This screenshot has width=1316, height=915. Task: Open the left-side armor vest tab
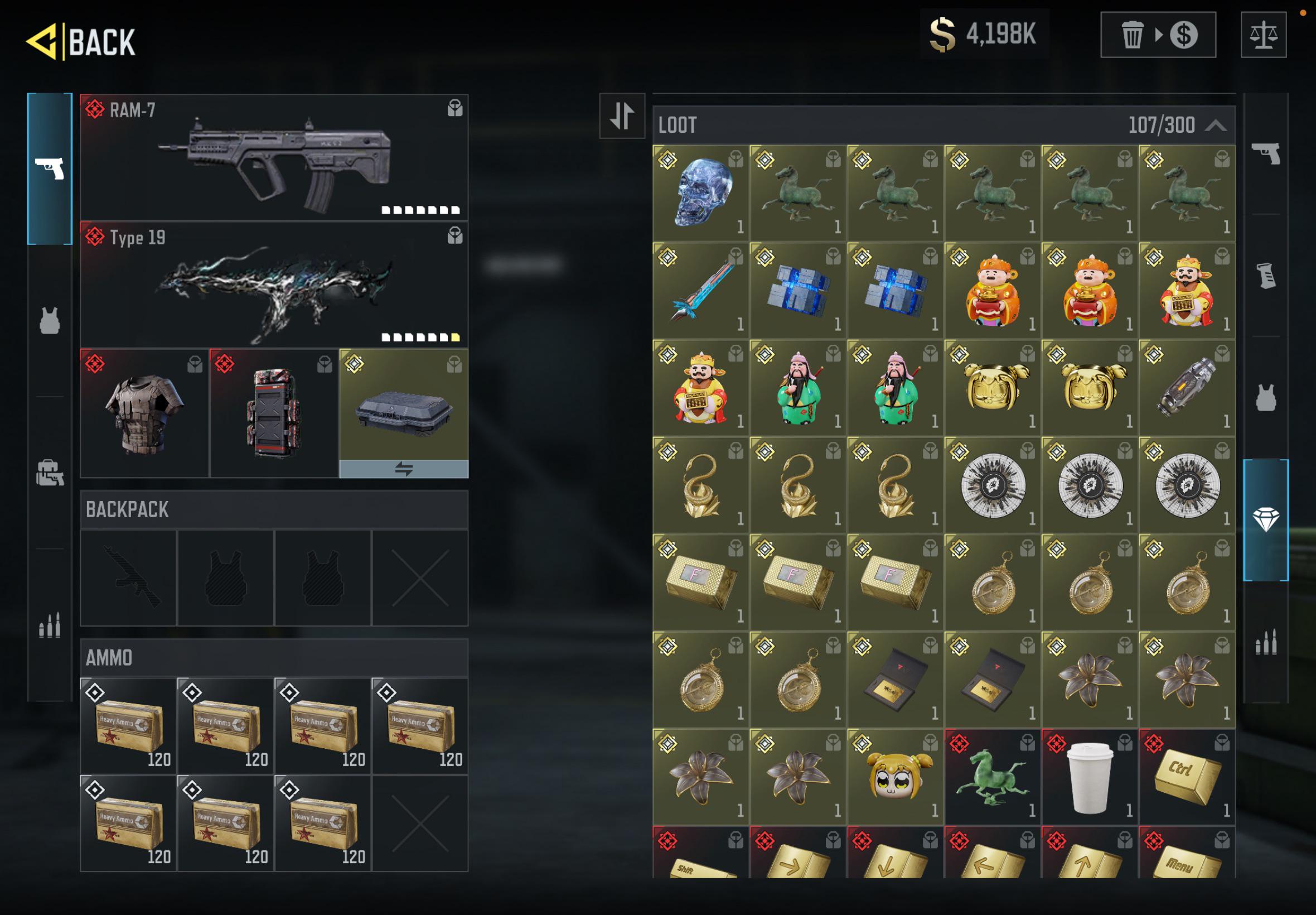click(50, 320)
